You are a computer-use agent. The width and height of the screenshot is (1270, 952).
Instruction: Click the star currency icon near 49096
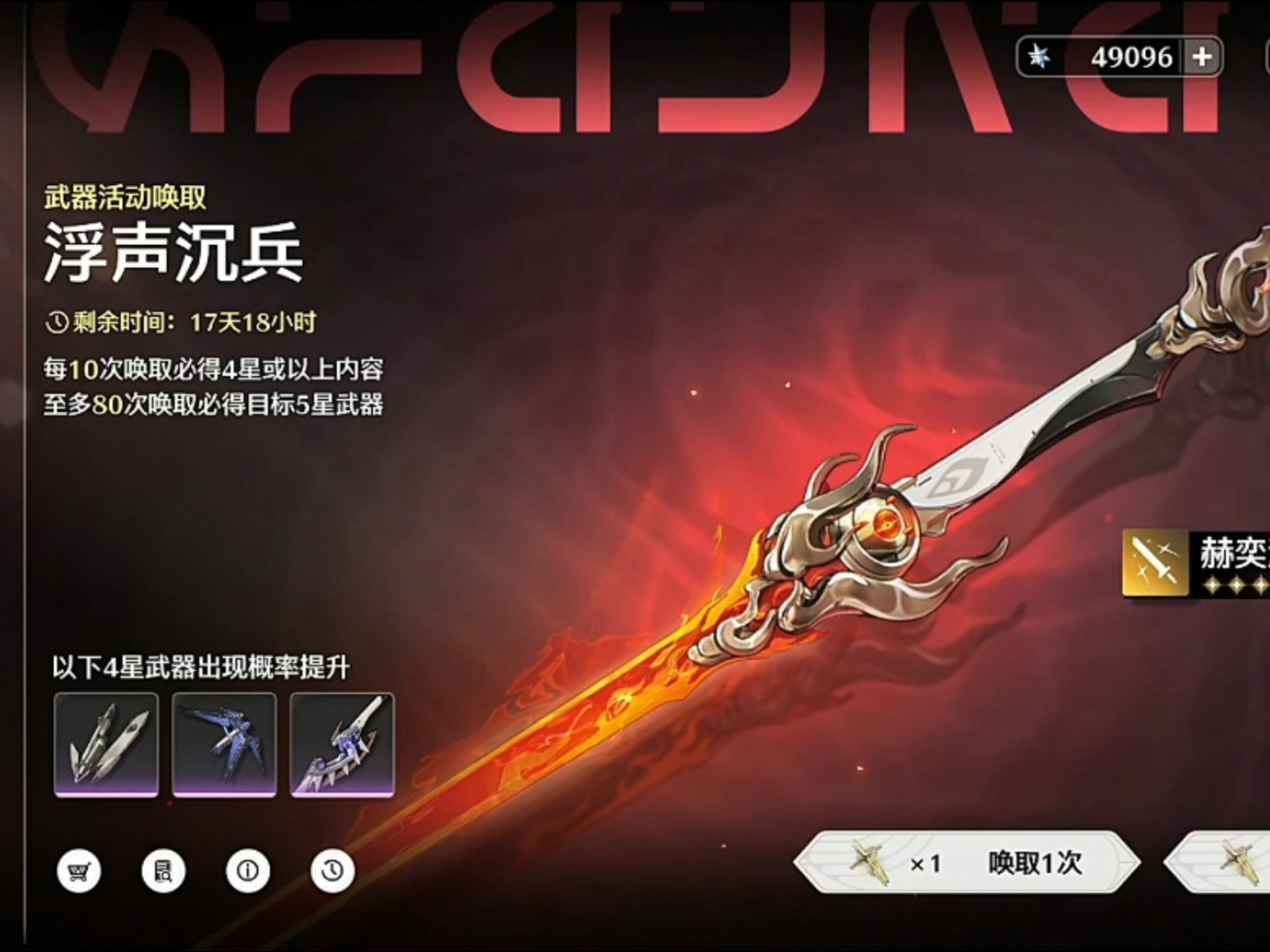click(x=1040, y=57)
